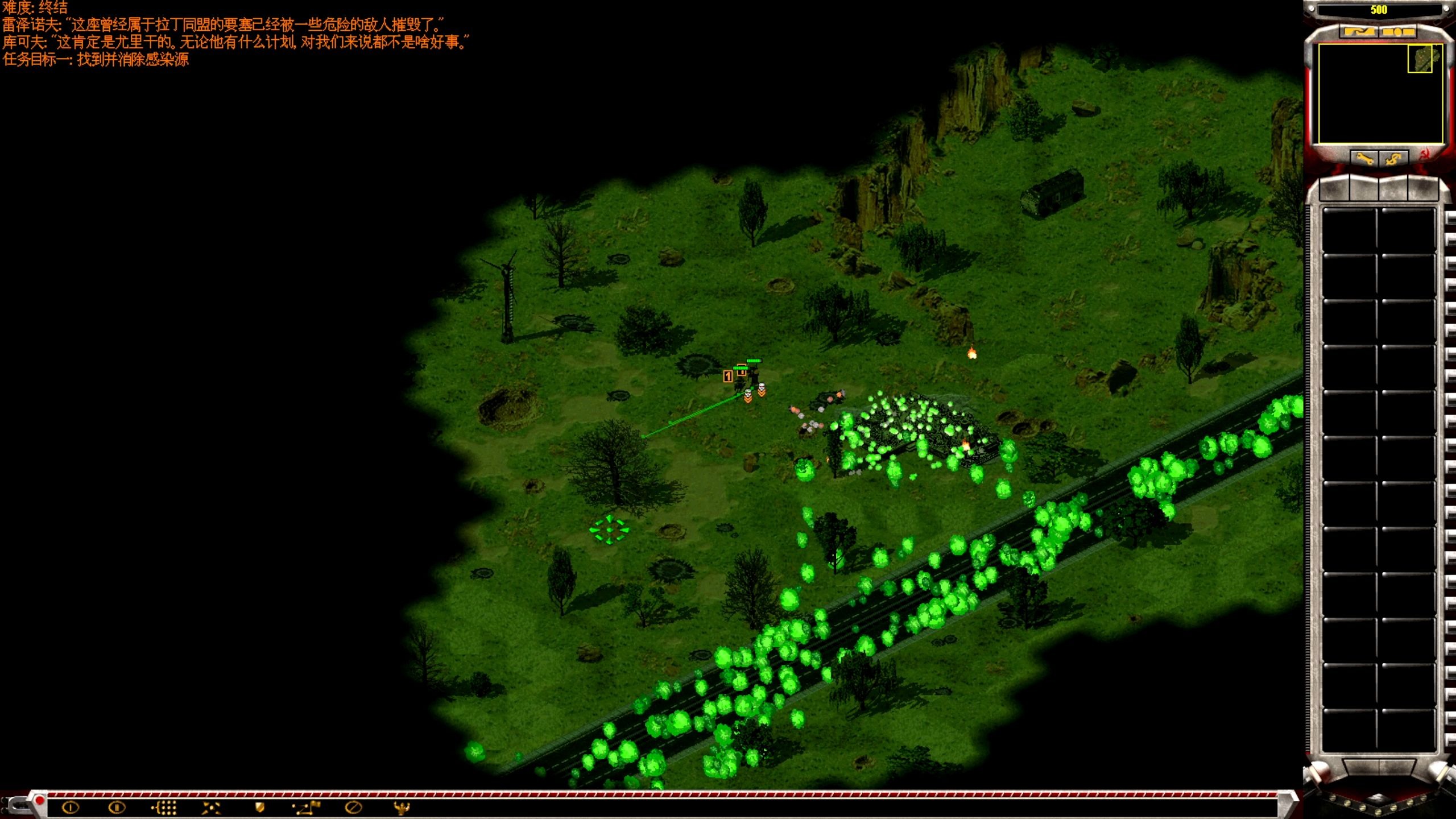Toggle the waypoint flag planning mode
Image resolution: width=1456 pixels, height=819 pixels.
(307, 807)
